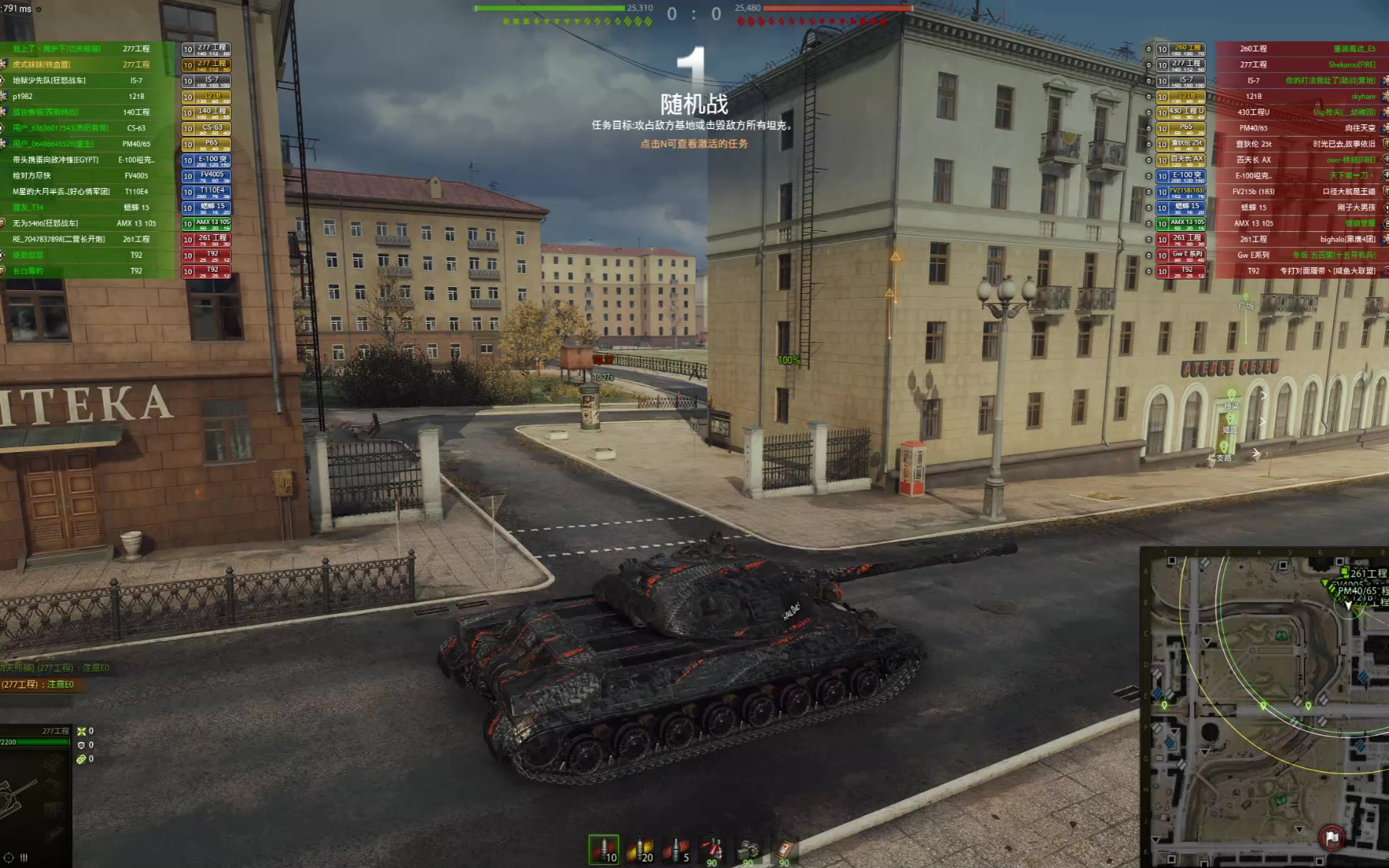Use the fire extinguisher consumable

[x=712, y=850]
